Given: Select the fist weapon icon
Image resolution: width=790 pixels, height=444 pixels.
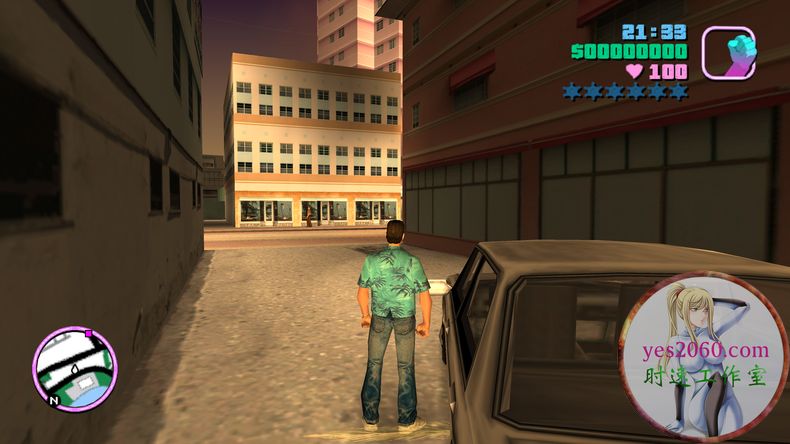Looking at the screenshot, I should tap(728, 52).
